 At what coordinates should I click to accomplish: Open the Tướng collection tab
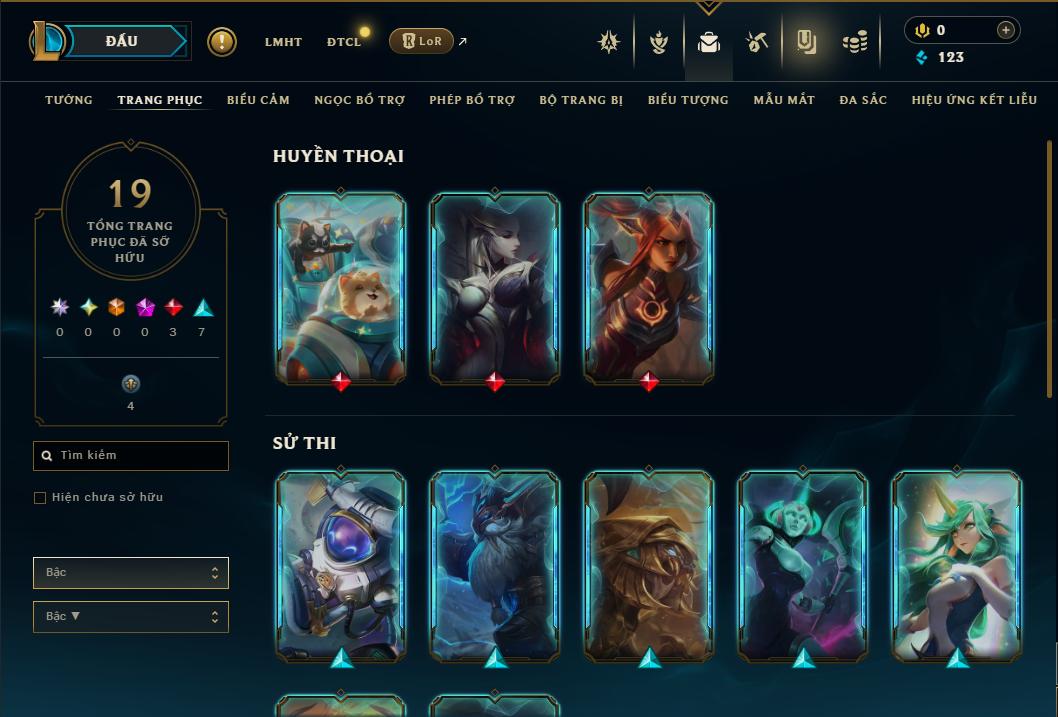pyautogui.click(x=69, y=100)
